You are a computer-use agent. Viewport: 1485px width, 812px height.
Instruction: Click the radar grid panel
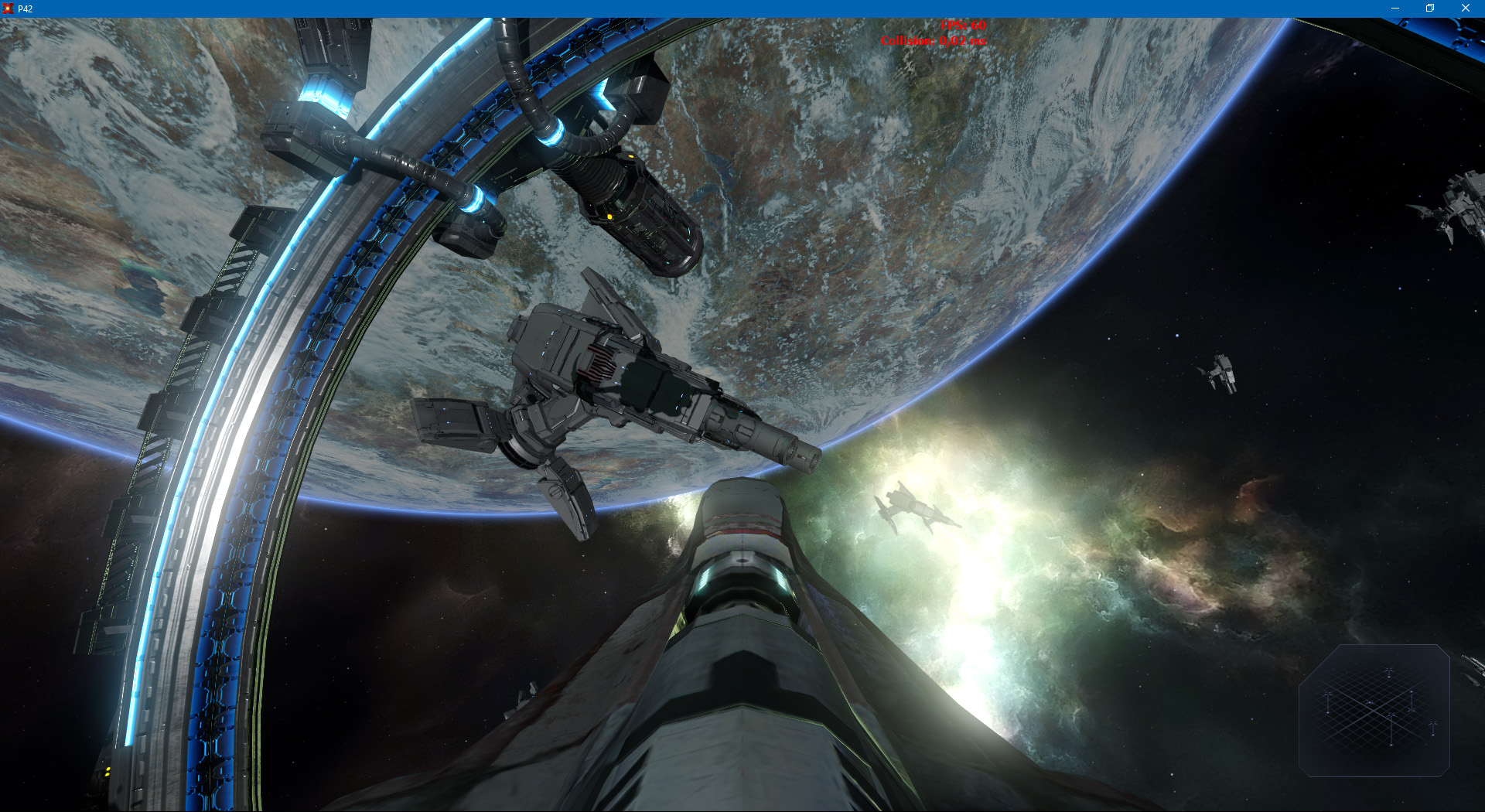point(1374,710)
